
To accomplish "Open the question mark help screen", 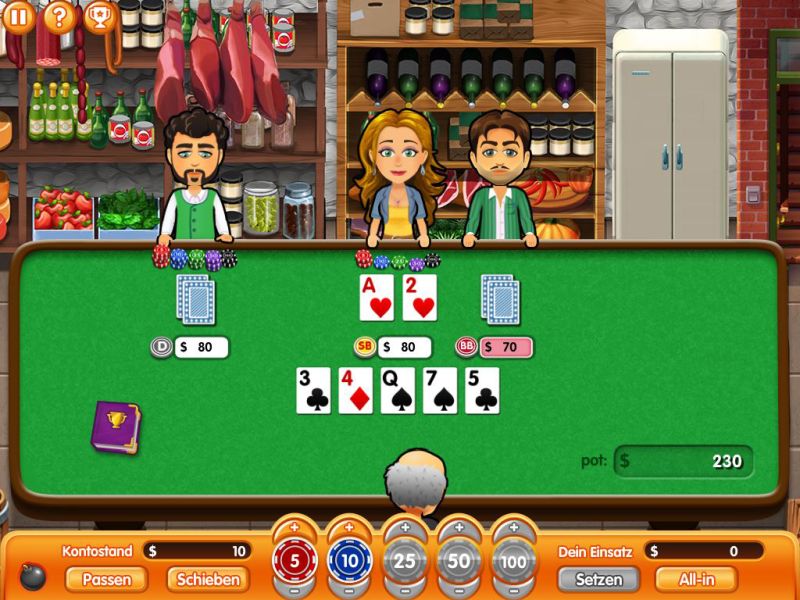I will pyautogui.click(x=59, y=16).
